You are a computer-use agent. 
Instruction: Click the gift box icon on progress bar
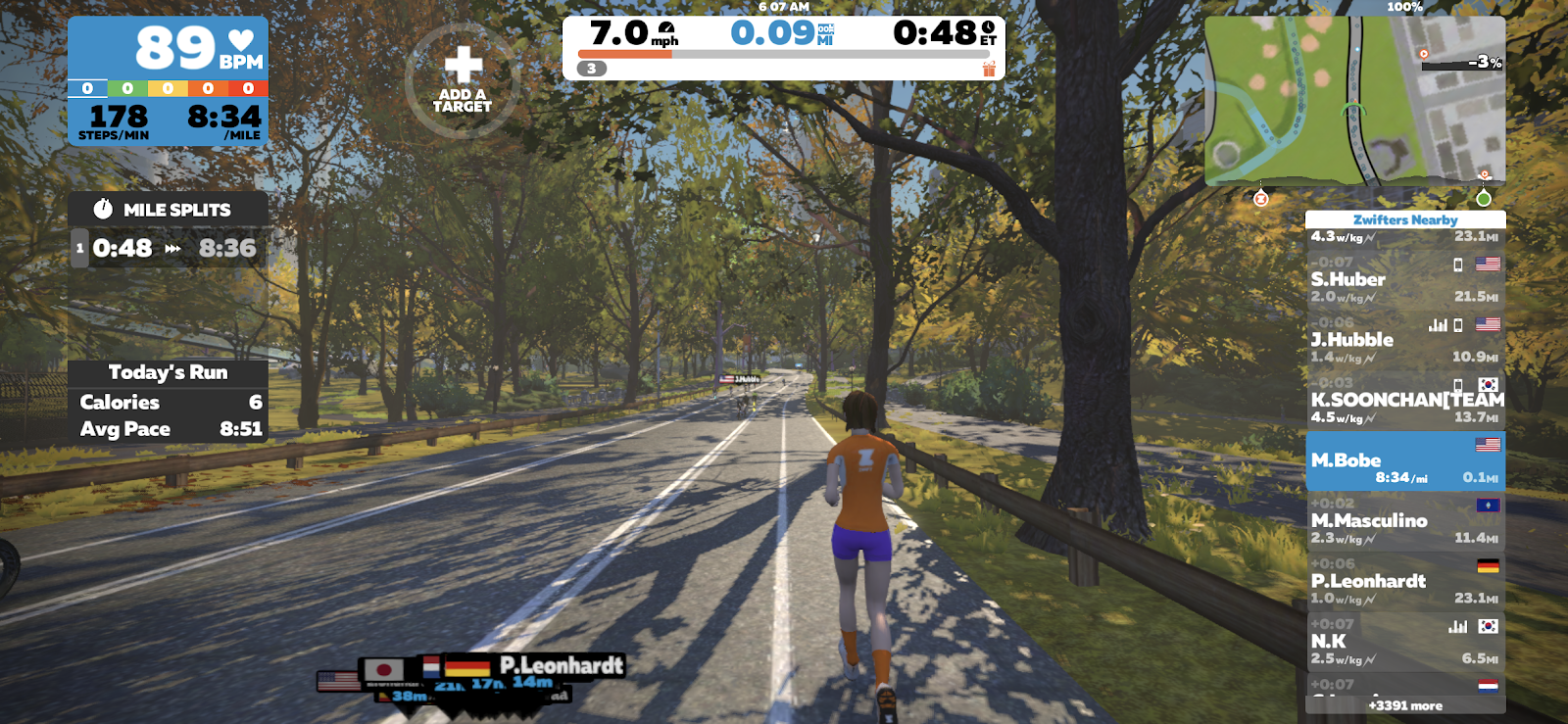[x=989, y=69]
